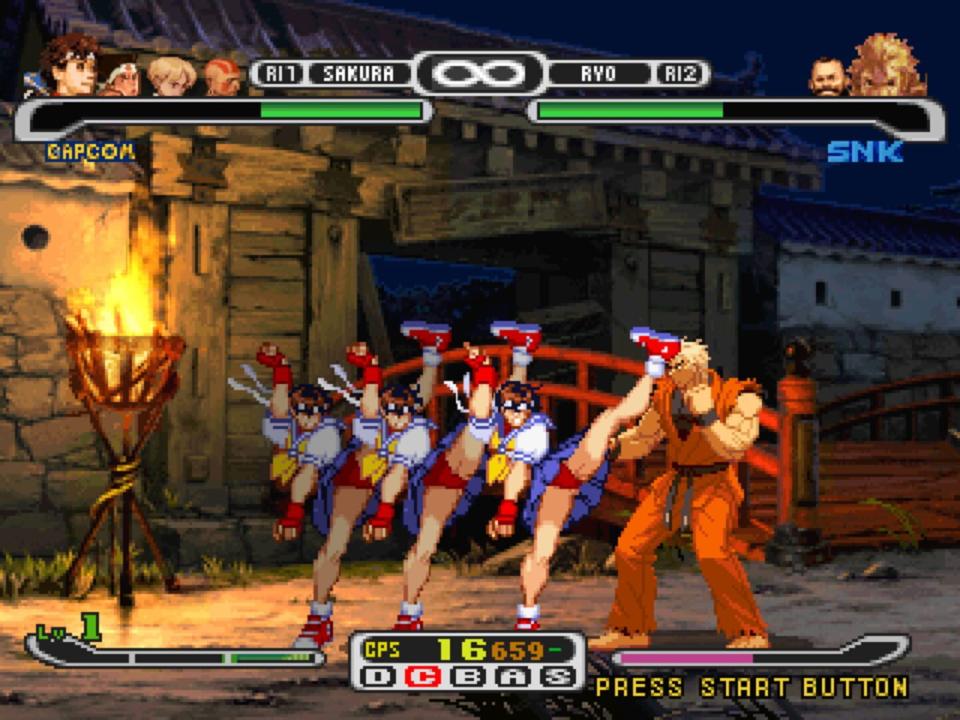This screenshot has height=720, width=960.
Task: Click the bald mustached fighter portrait
Action: pyautogui.click(x=828, y=76)
